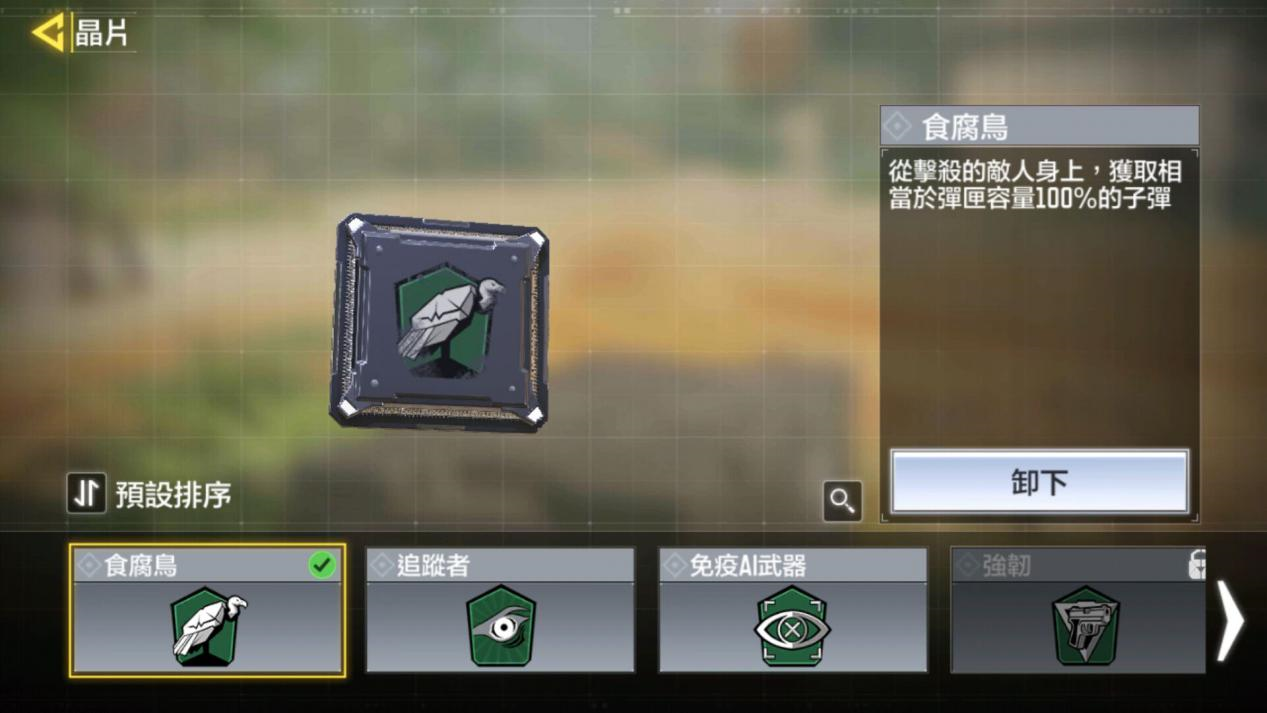Image resolution: width=1267 pixels, height=713 pixels.
Task: Pick the locked 強韌 perk card
Action: coord(1078,611)
